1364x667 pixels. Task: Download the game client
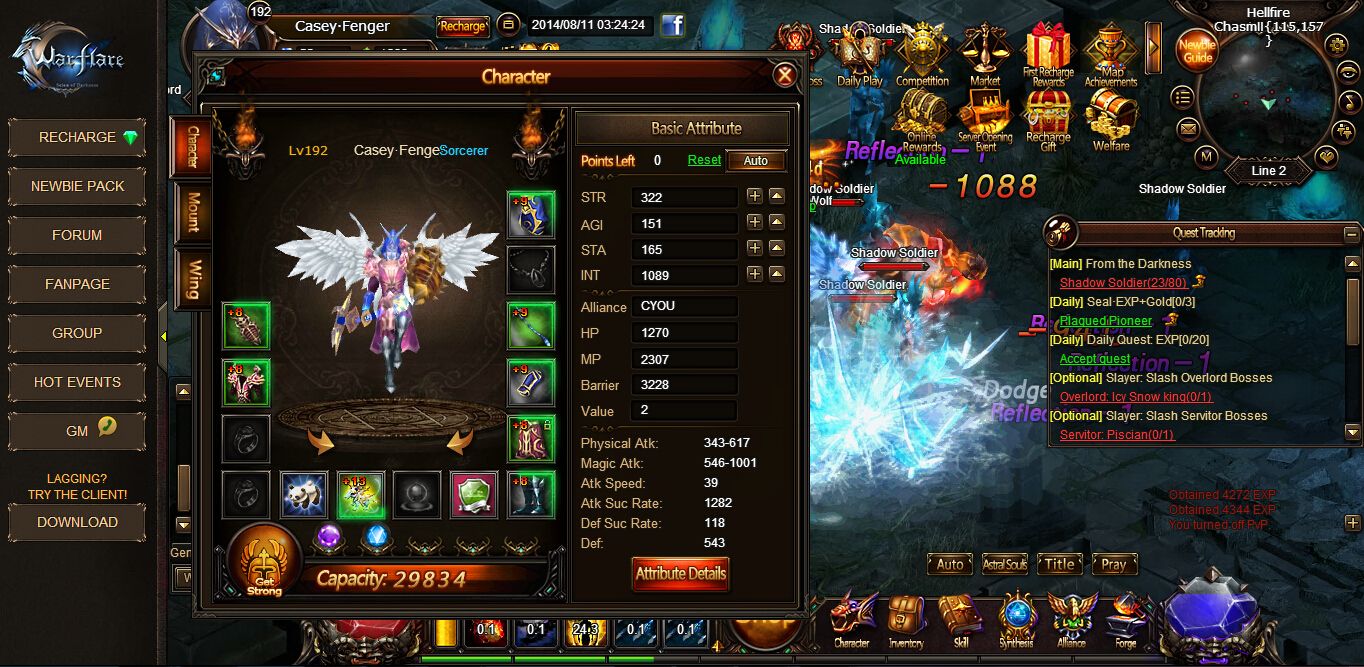point(78,522)
